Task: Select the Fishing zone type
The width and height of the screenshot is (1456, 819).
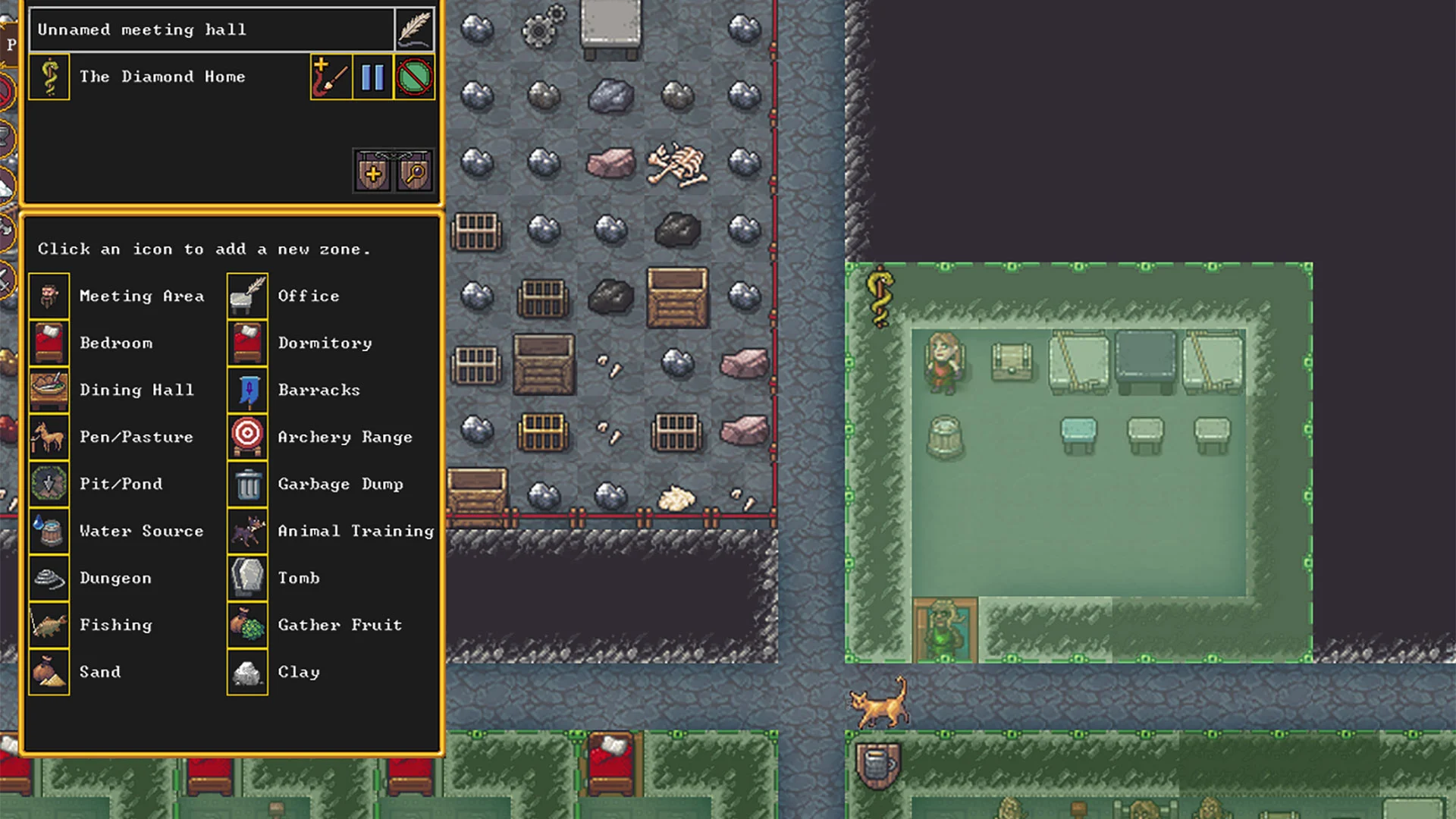Action: pos(49,625)
